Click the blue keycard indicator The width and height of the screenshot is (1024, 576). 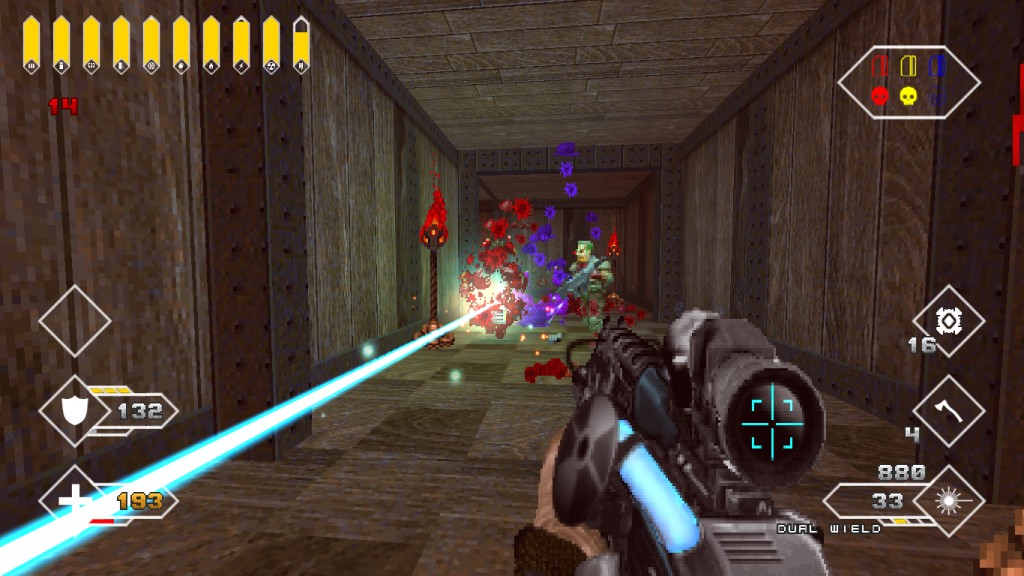tap(936, 66)
